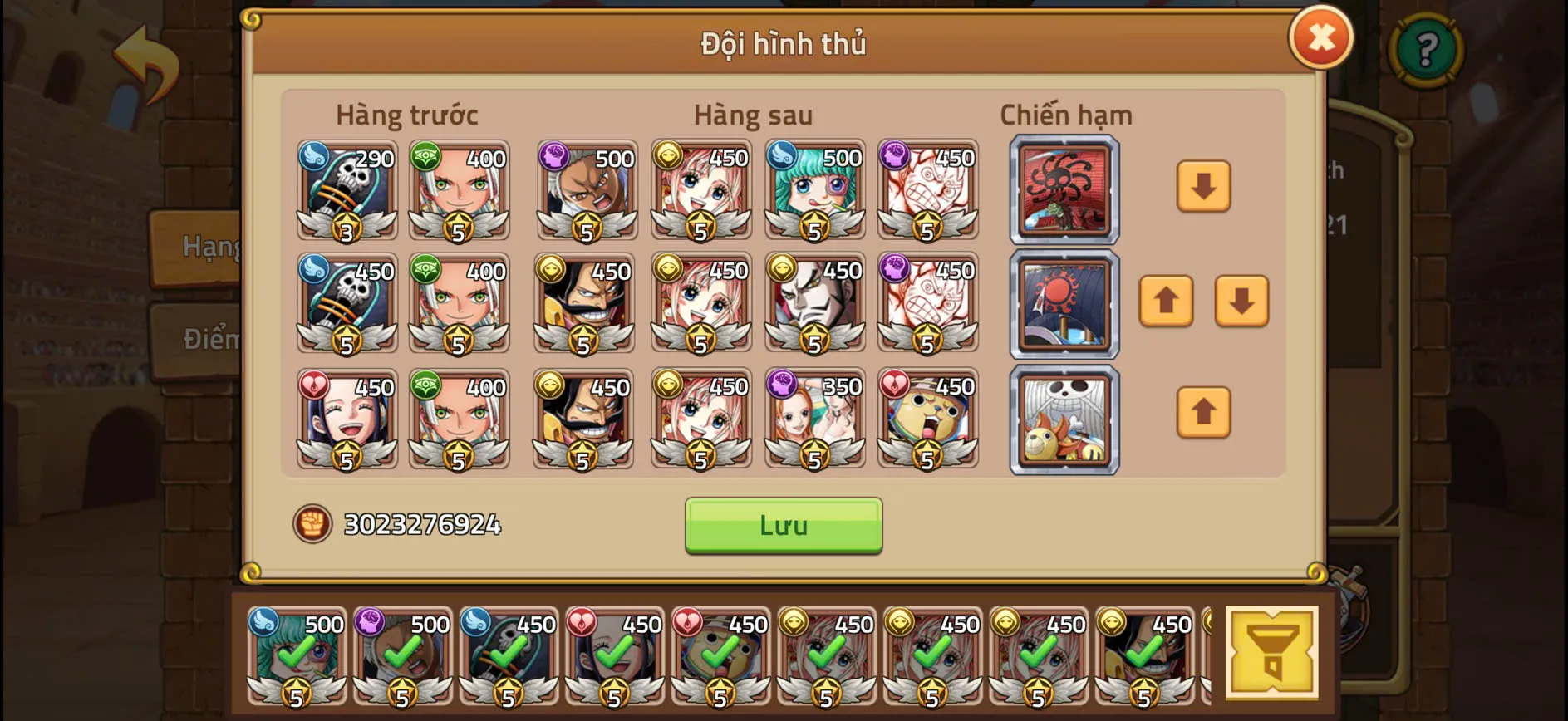Image resolution: width=1568 pixels, height=721 pixels.
Task: Select the red battleship thumbnail under Chiến hạm
Action: (1064, 192)
